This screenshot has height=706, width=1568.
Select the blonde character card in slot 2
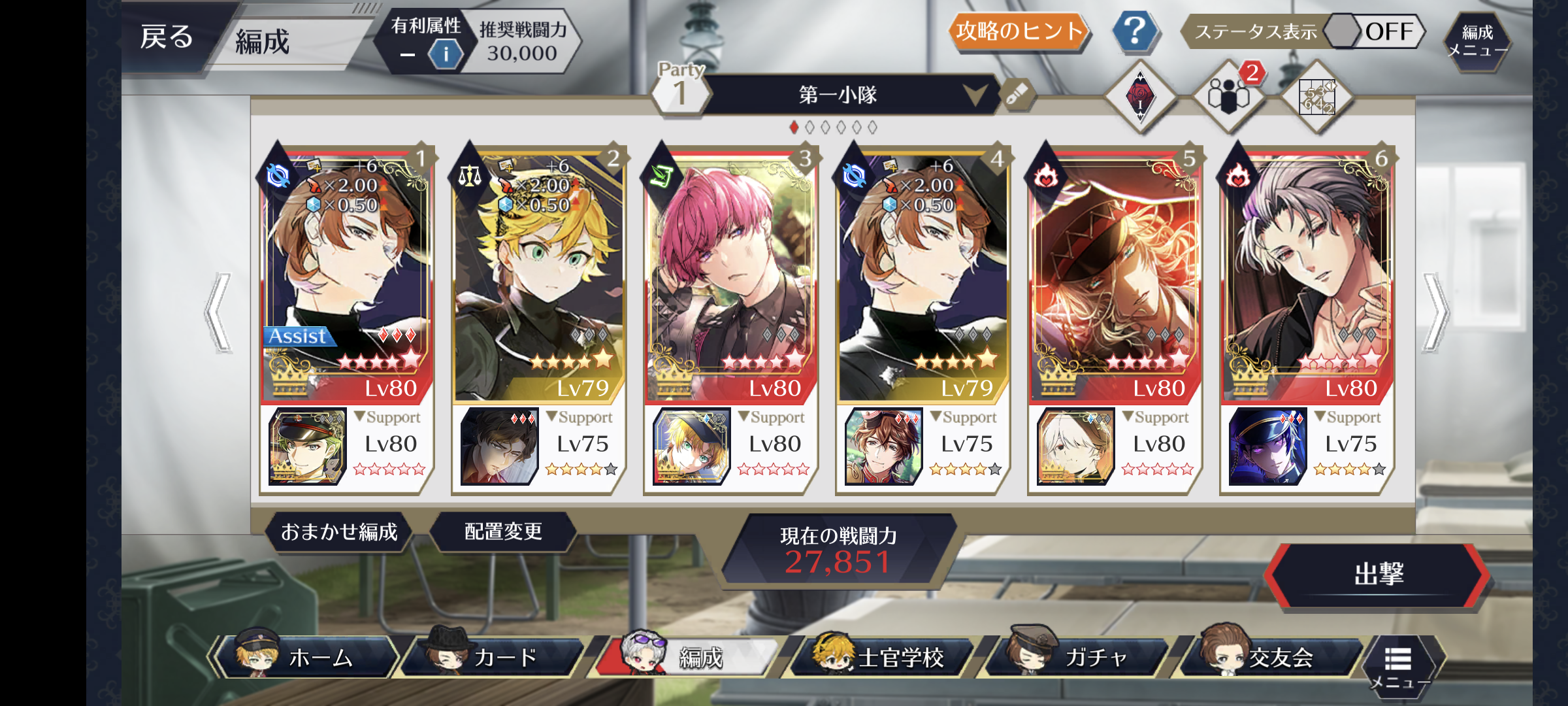click(538, 275)
